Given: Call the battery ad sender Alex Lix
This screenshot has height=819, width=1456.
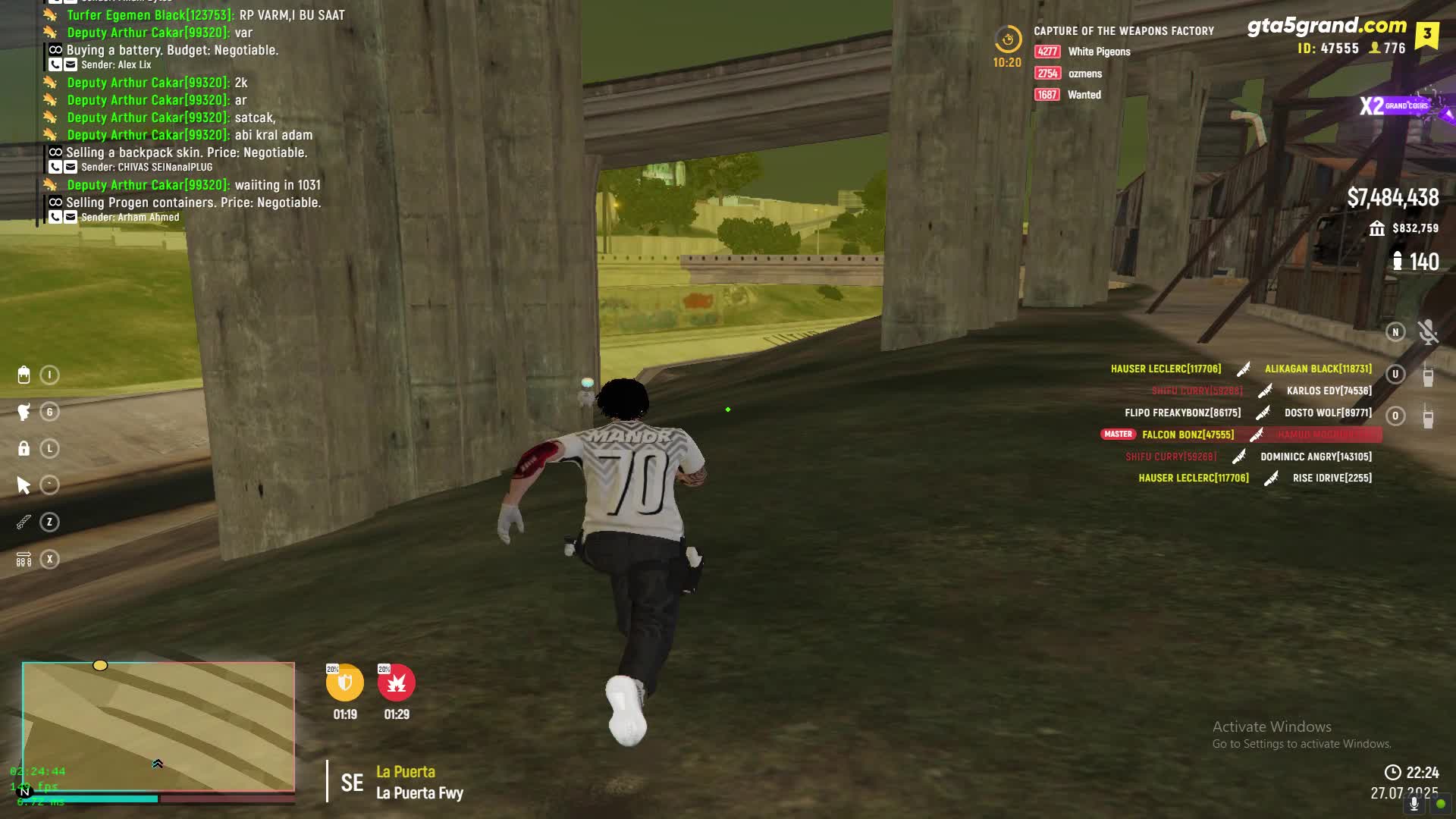Looking at the screenshot, I should (x=55, y=65).
